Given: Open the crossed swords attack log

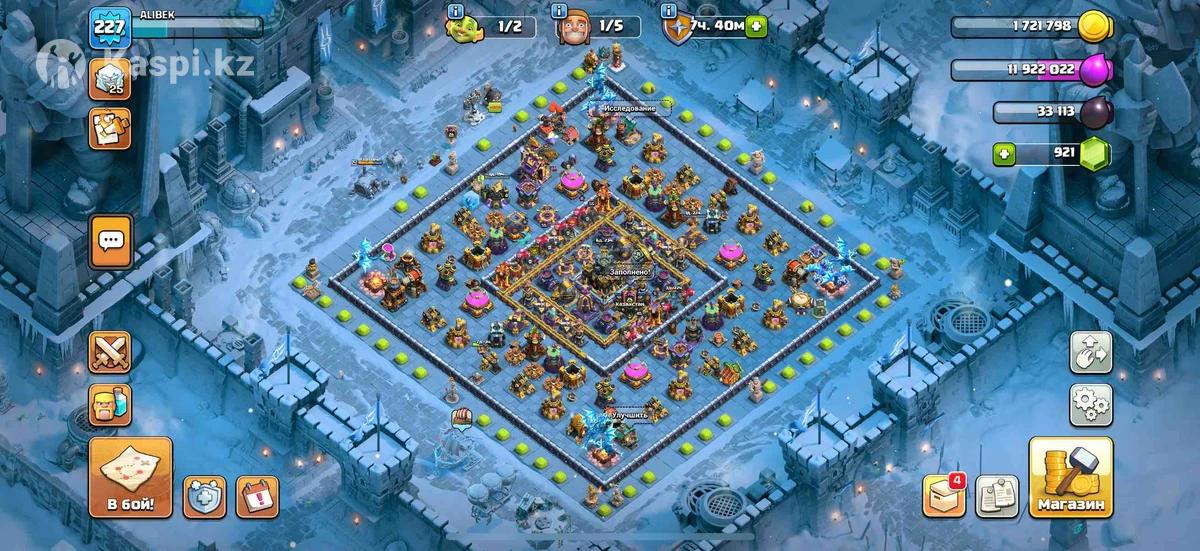Looking at the screenshot, I should pyautogui.click(x=110, y=352).
